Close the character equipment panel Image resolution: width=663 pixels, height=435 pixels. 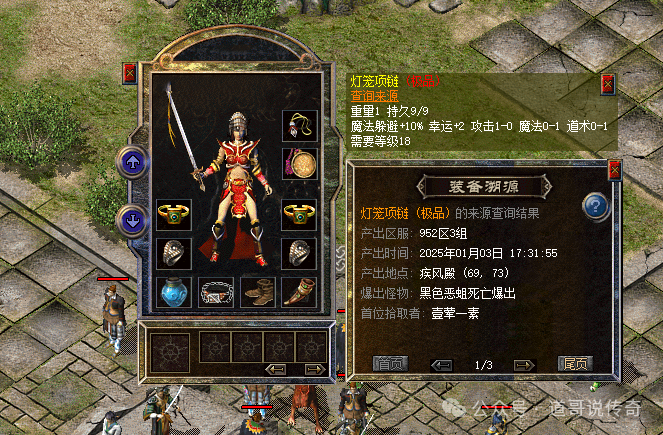click(x=129, y=73)
